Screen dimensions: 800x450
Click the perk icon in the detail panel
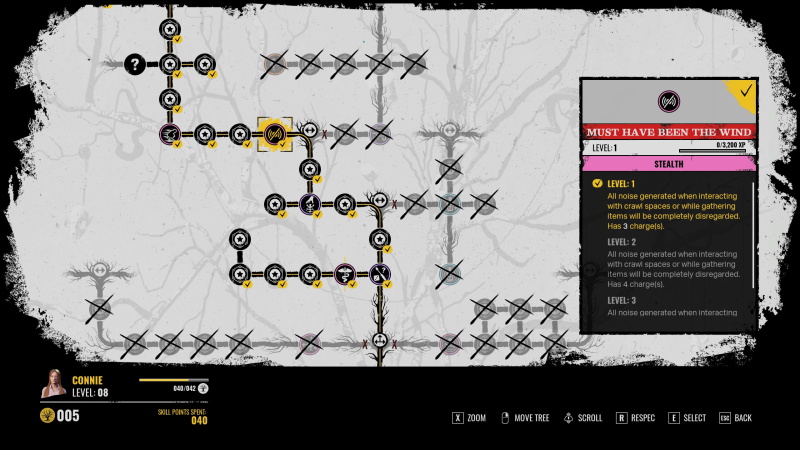(x=668, y=101)
